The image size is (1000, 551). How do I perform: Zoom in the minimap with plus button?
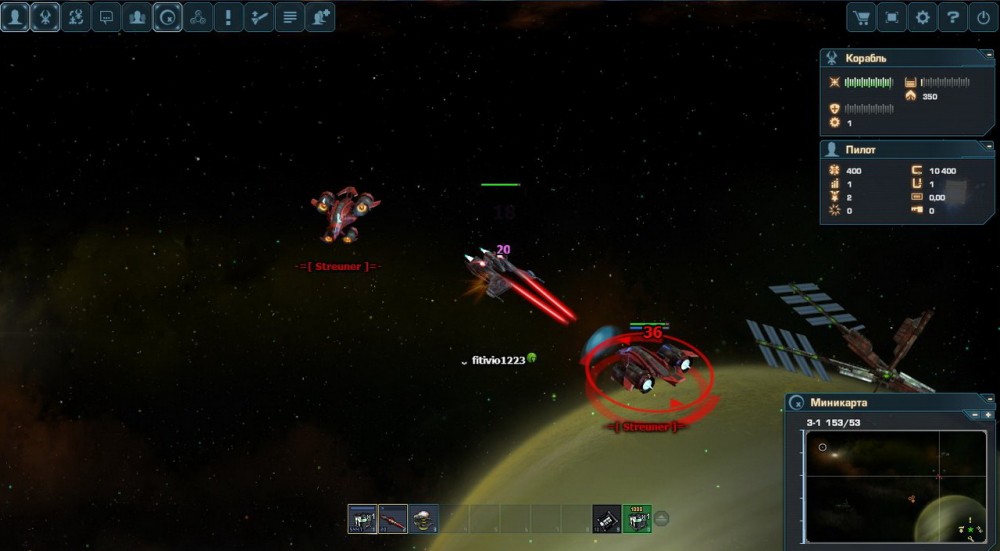point(988,415)
